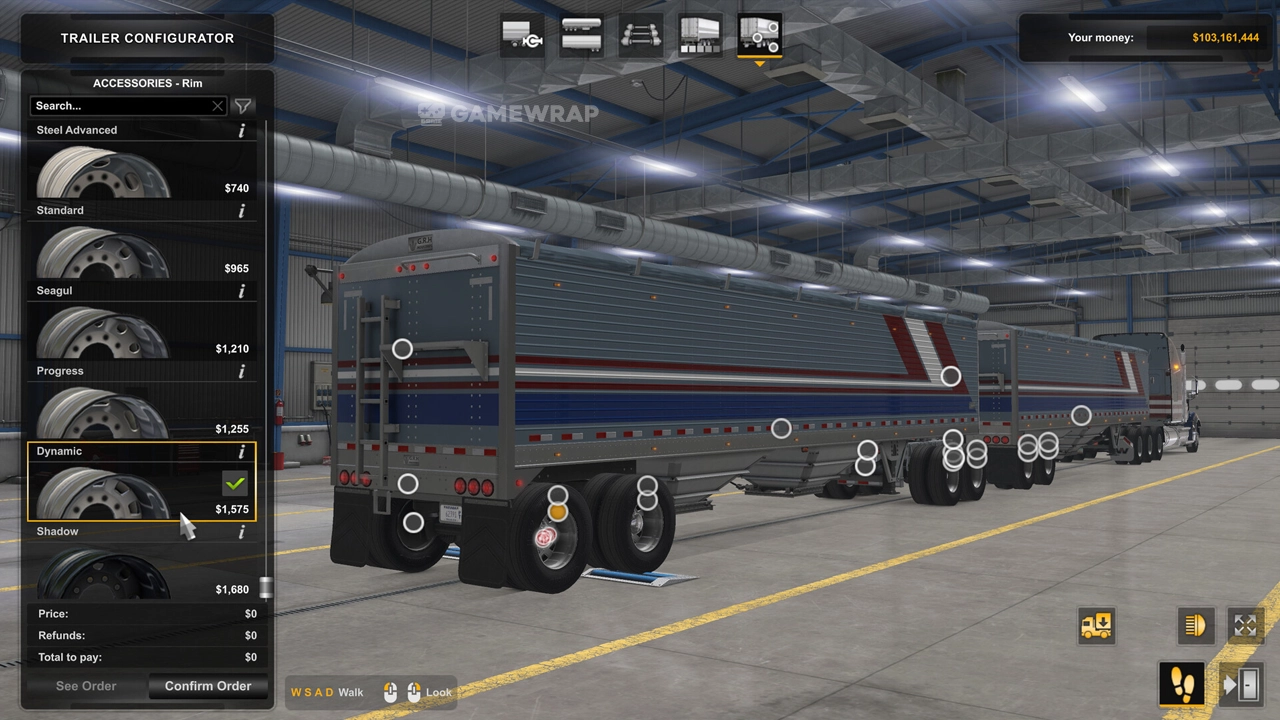Click the rim search field

click(120, 106)
